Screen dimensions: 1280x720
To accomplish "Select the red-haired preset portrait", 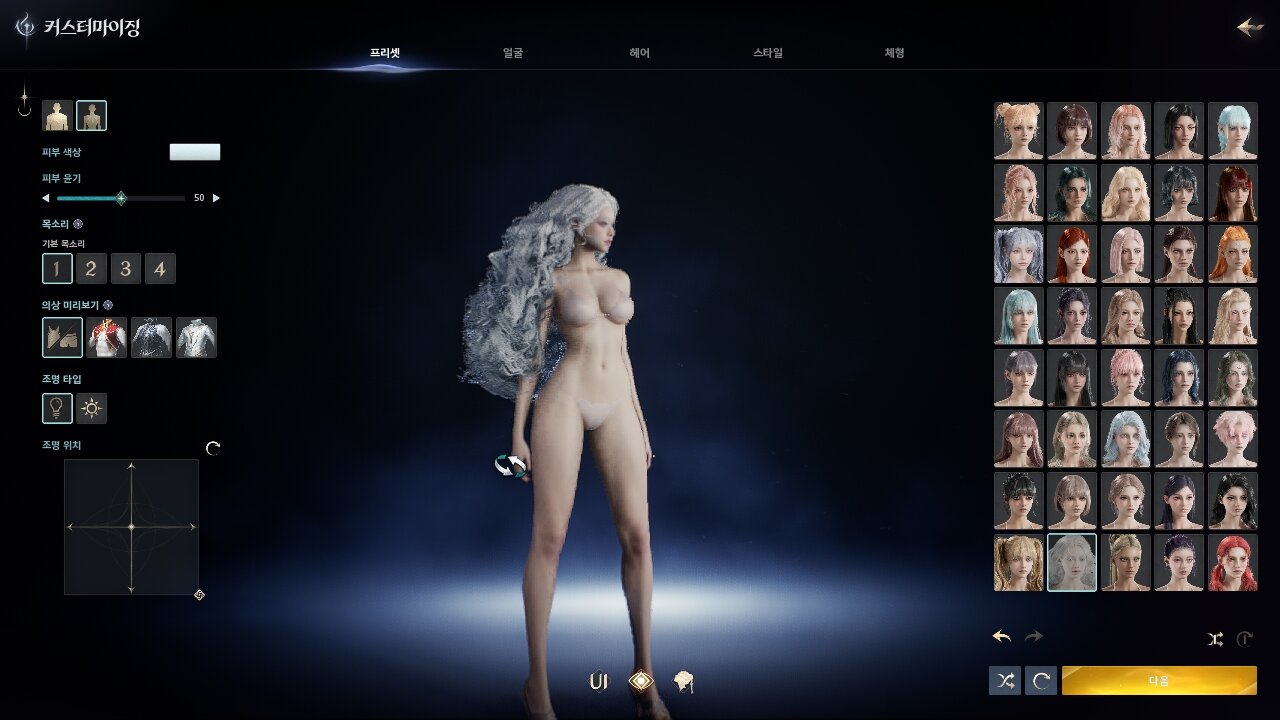I will pos(1232,562).
